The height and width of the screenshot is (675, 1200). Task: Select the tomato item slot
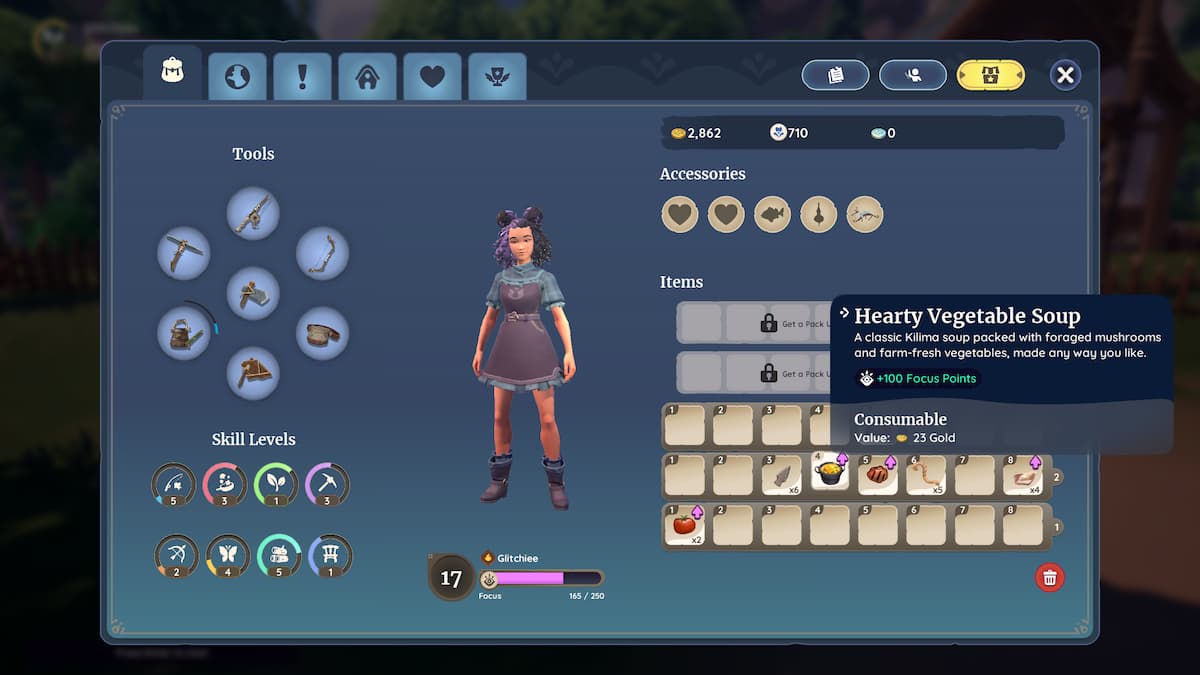684,525
